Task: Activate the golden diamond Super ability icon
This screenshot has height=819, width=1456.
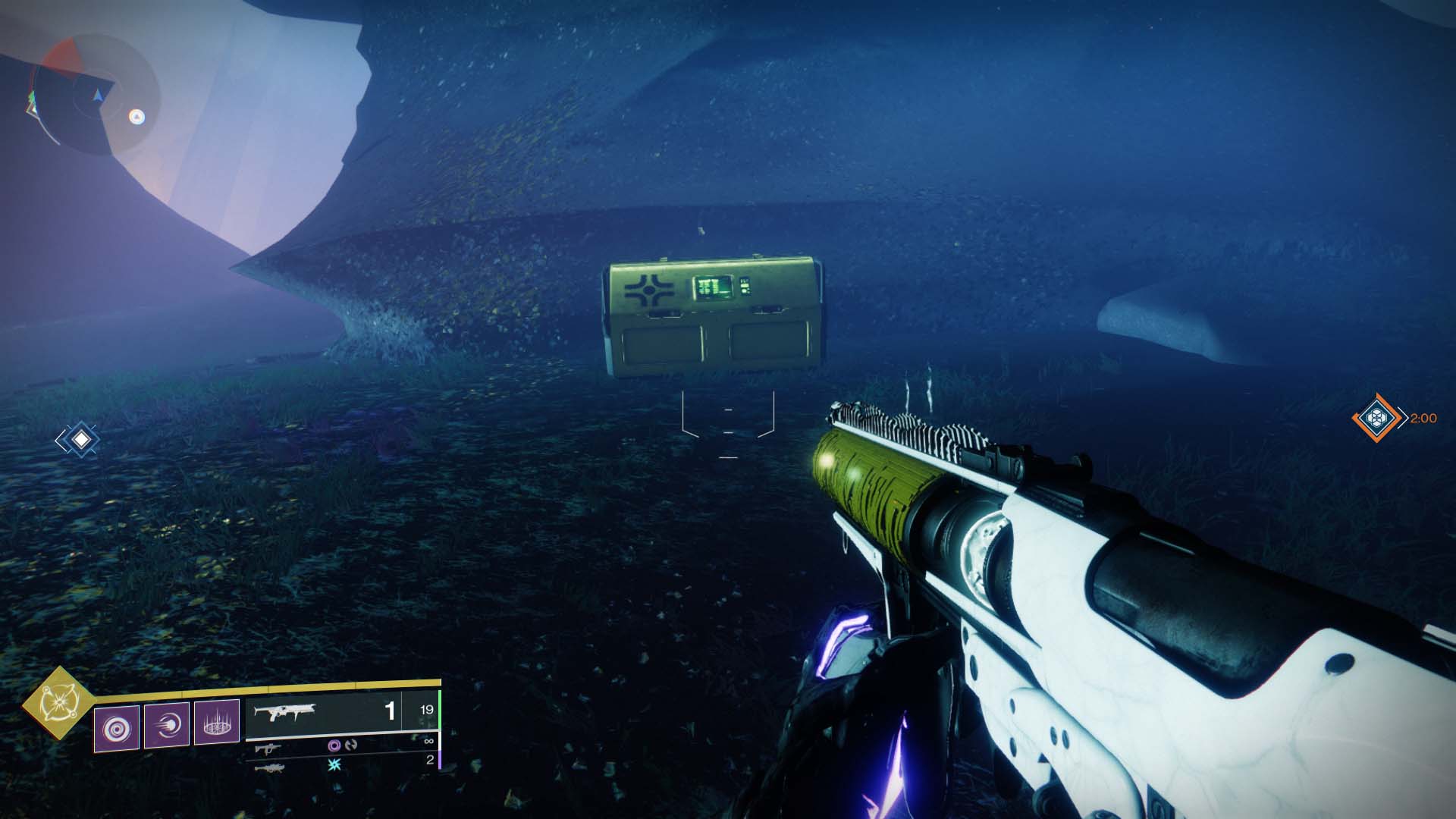Action: point(56,703)
